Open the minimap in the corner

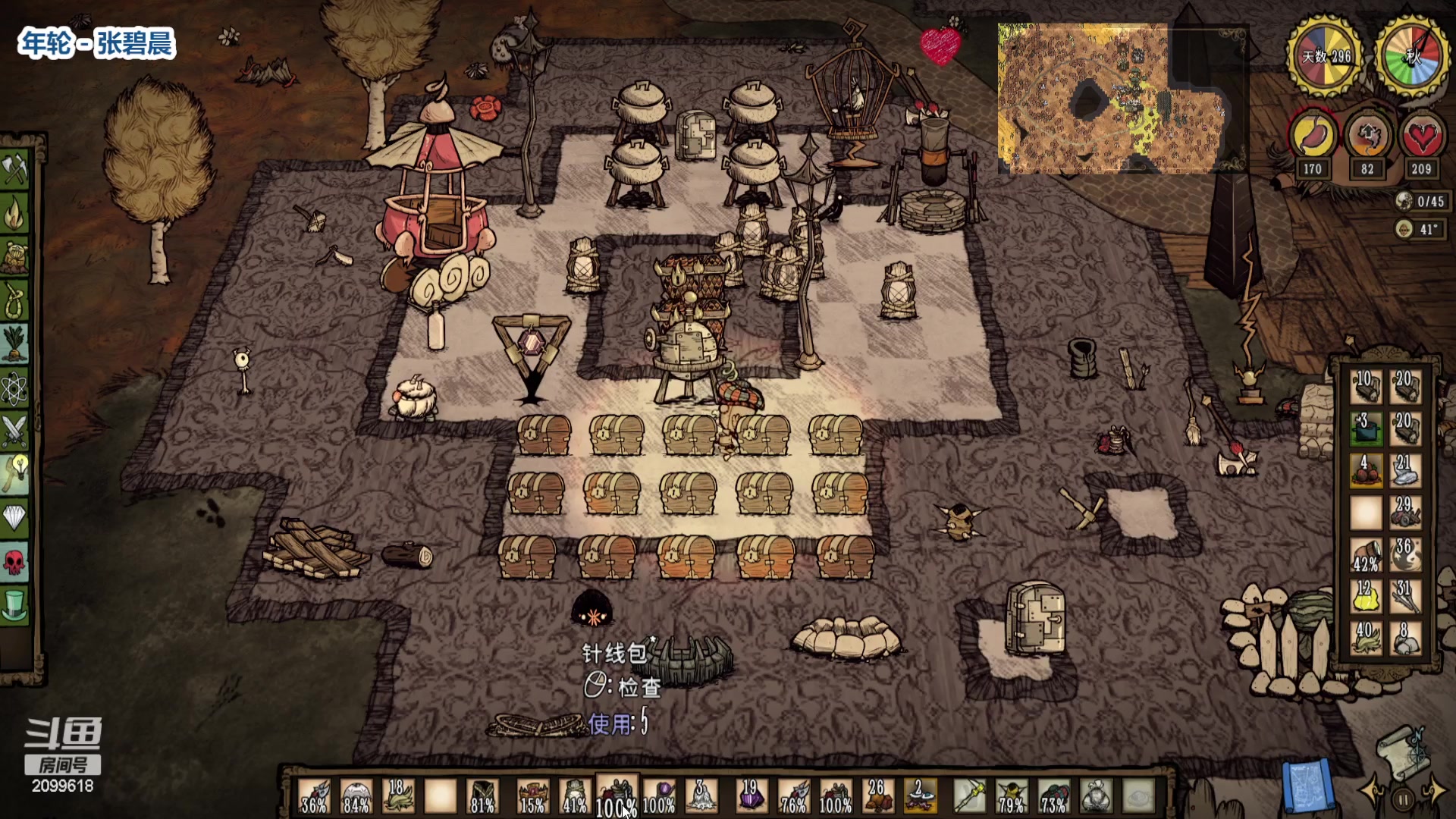(1121, 97)
